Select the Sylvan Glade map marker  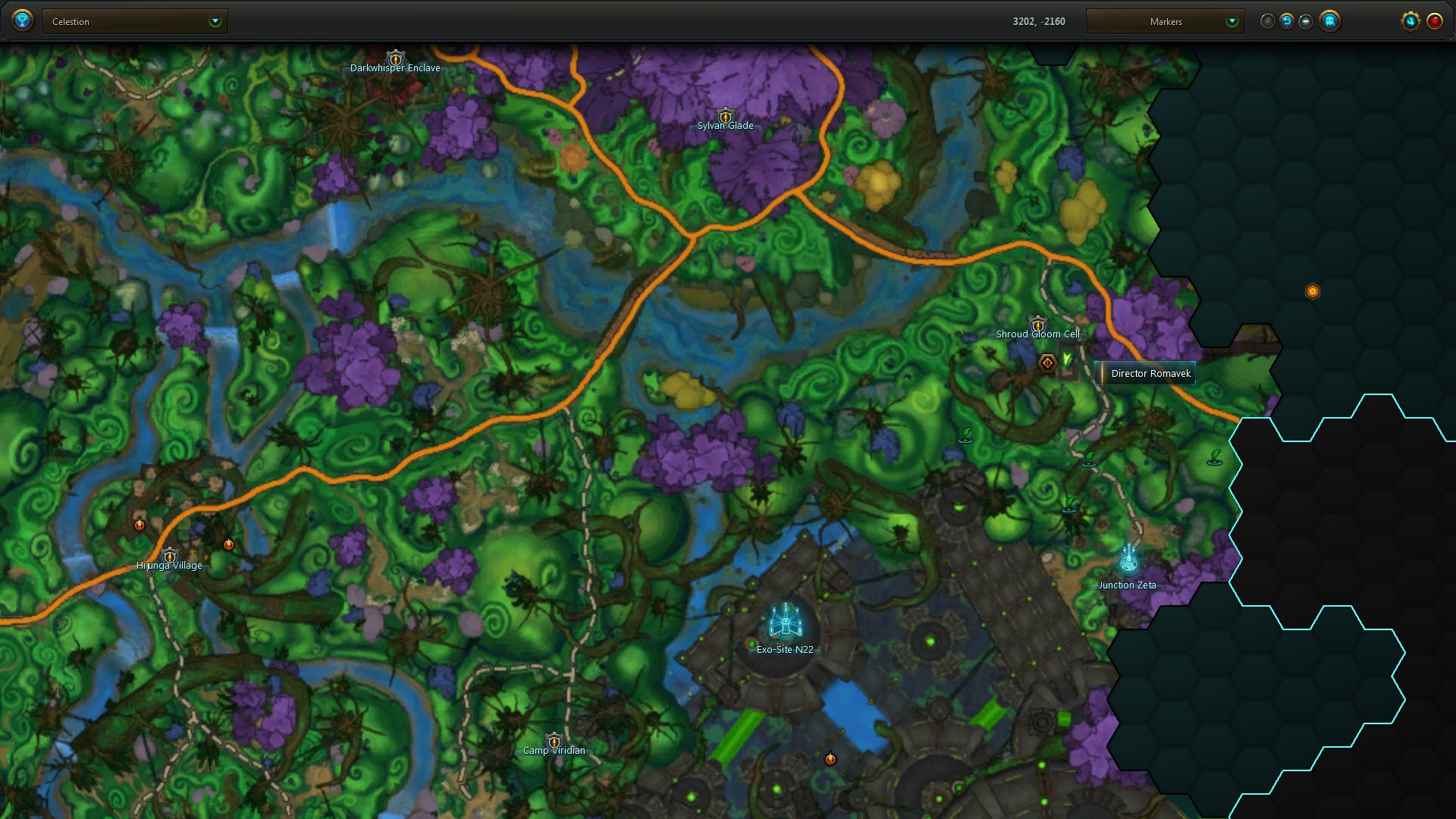(x=726, y=117)
